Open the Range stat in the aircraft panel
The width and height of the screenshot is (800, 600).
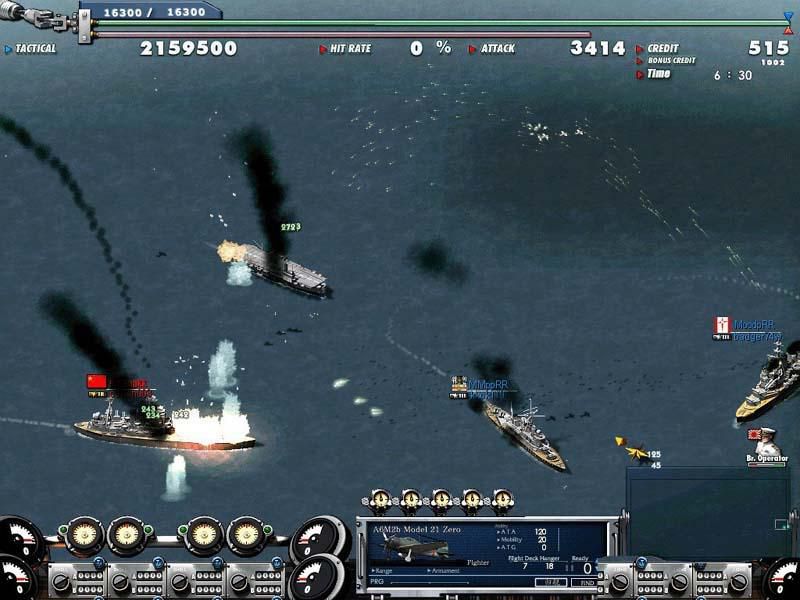384,571
